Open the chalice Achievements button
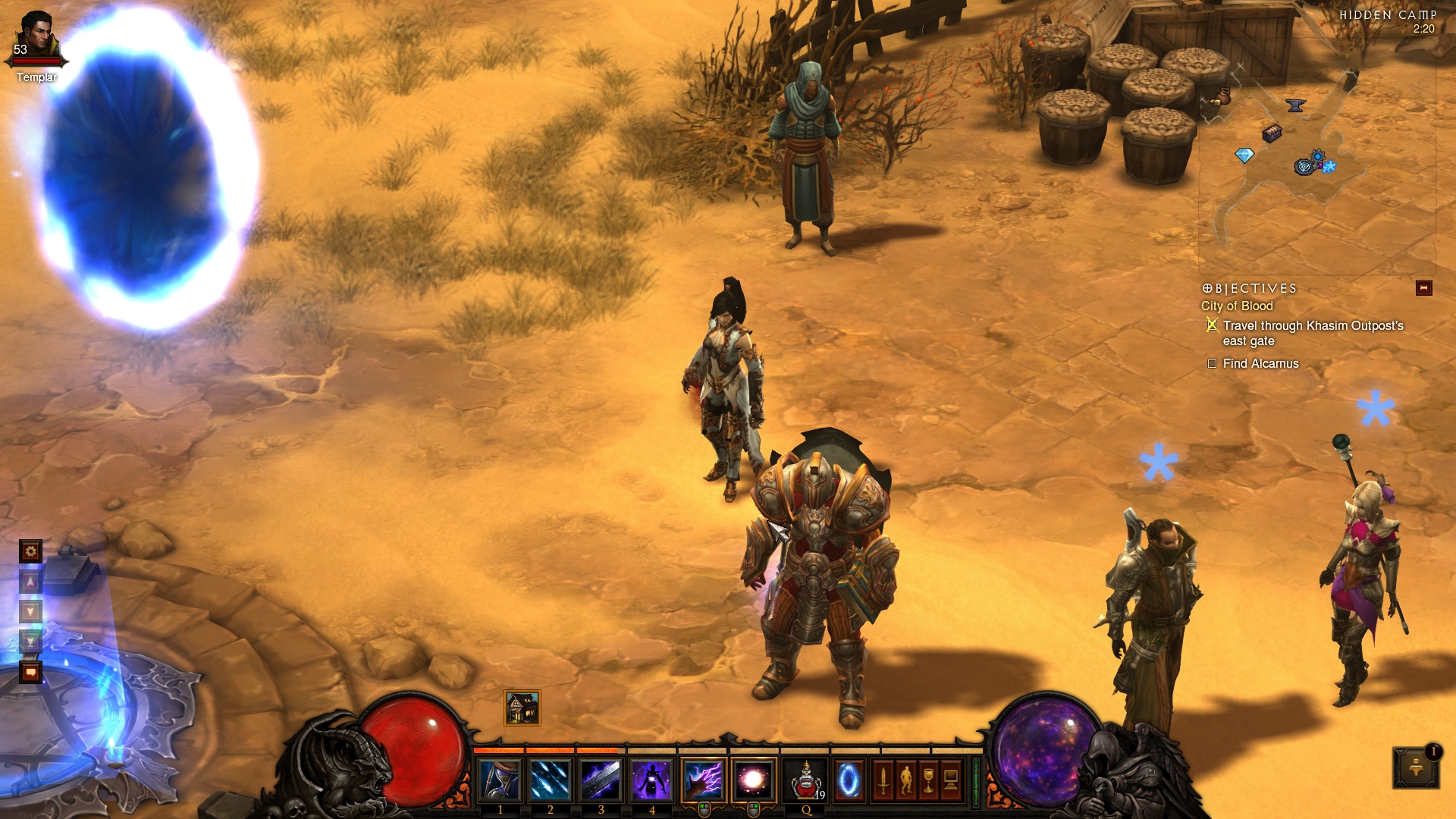Screen dimensions: 1456x819 click(928, 780)
